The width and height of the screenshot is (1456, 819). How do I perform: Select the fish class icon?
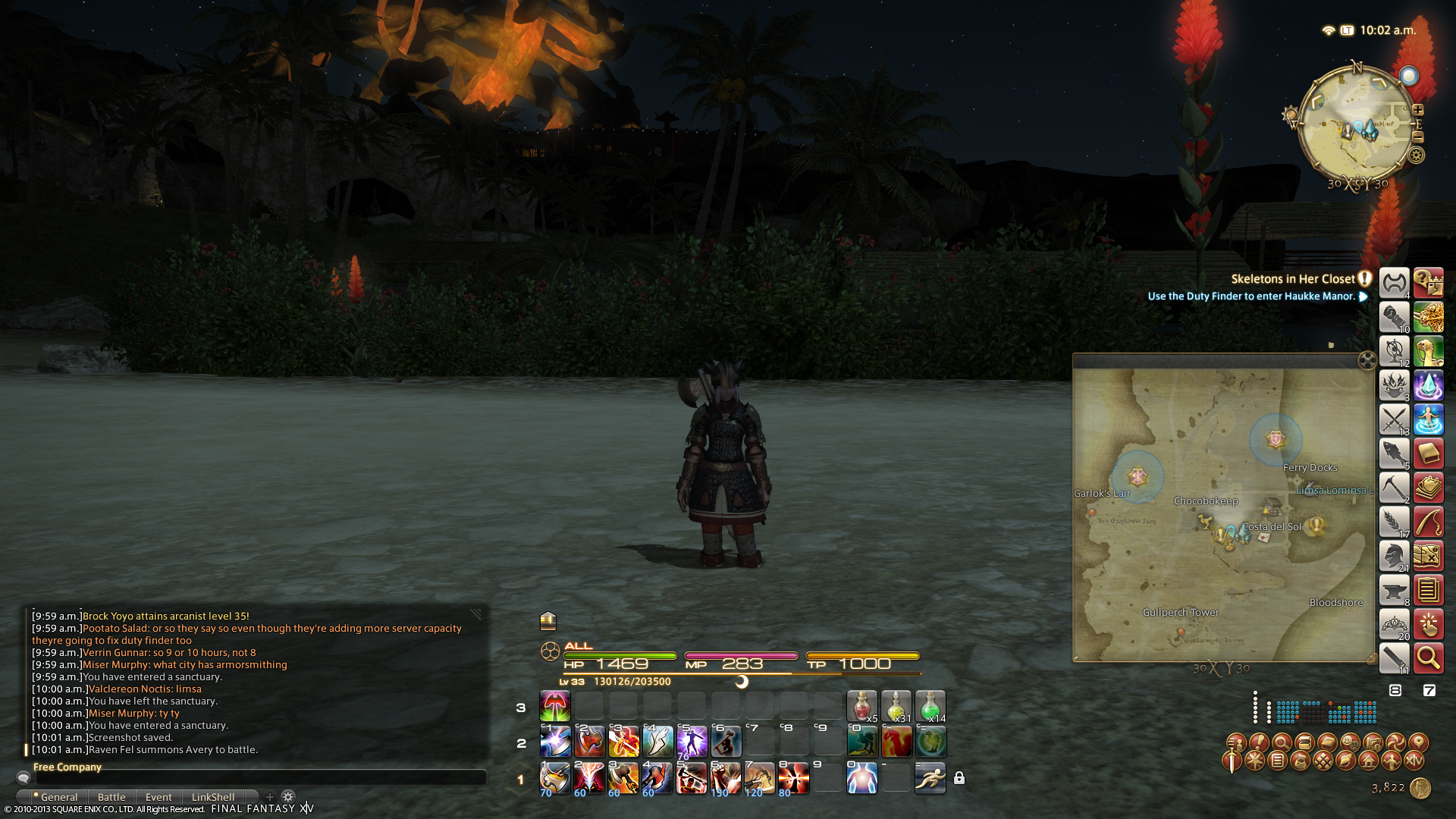(x=1394, y=453)
